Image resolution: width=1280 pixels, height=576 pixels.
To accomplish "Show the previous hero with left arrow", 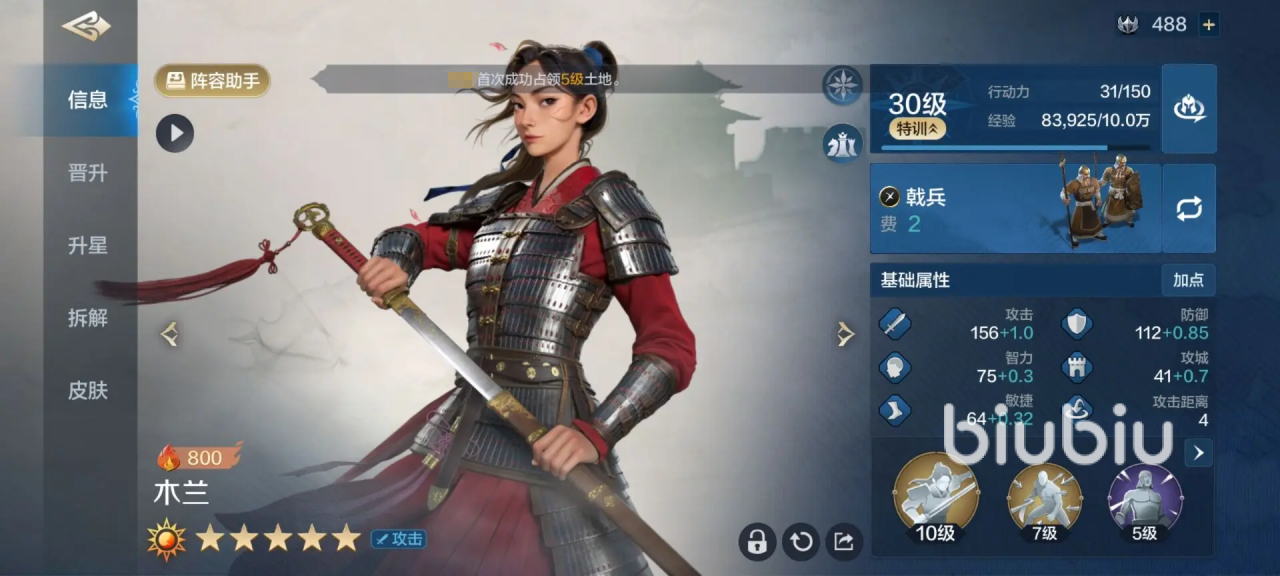I will (170, 335).
